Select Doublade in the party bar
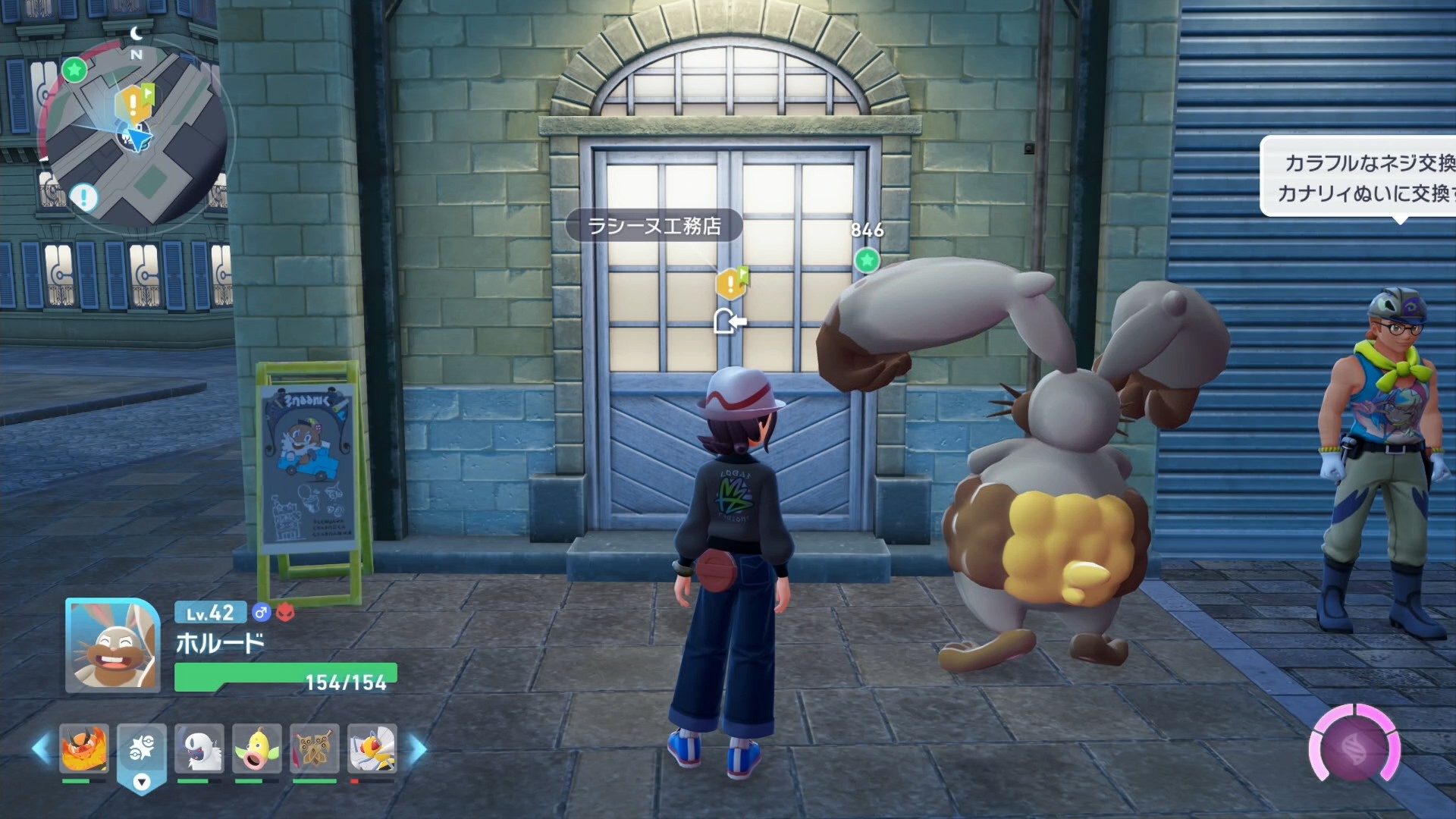1456x819 pixels. 315,748
